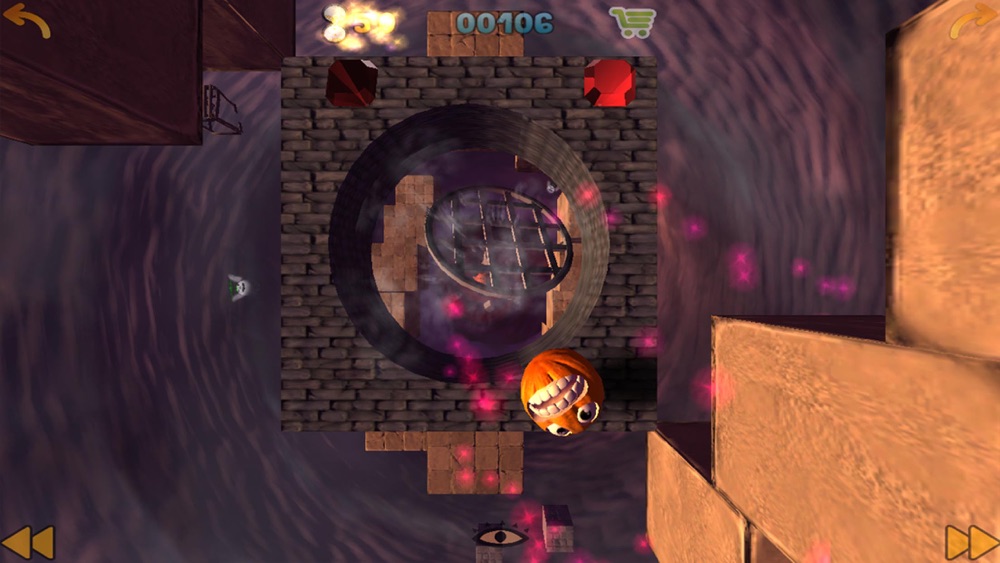
Task: Tap the double left arrow button
Action: [27, 542]
